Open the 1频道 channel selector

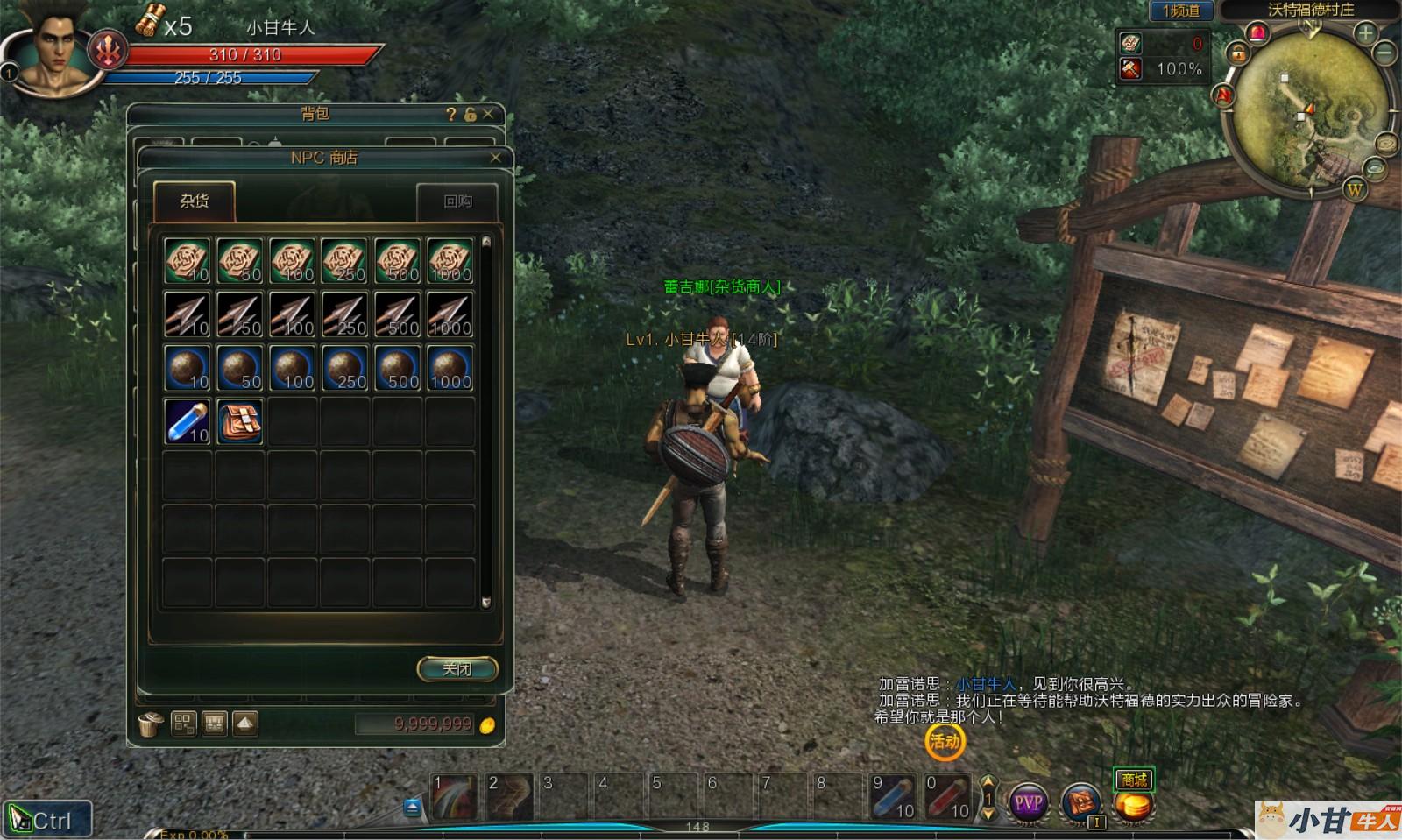point(1180,11)
